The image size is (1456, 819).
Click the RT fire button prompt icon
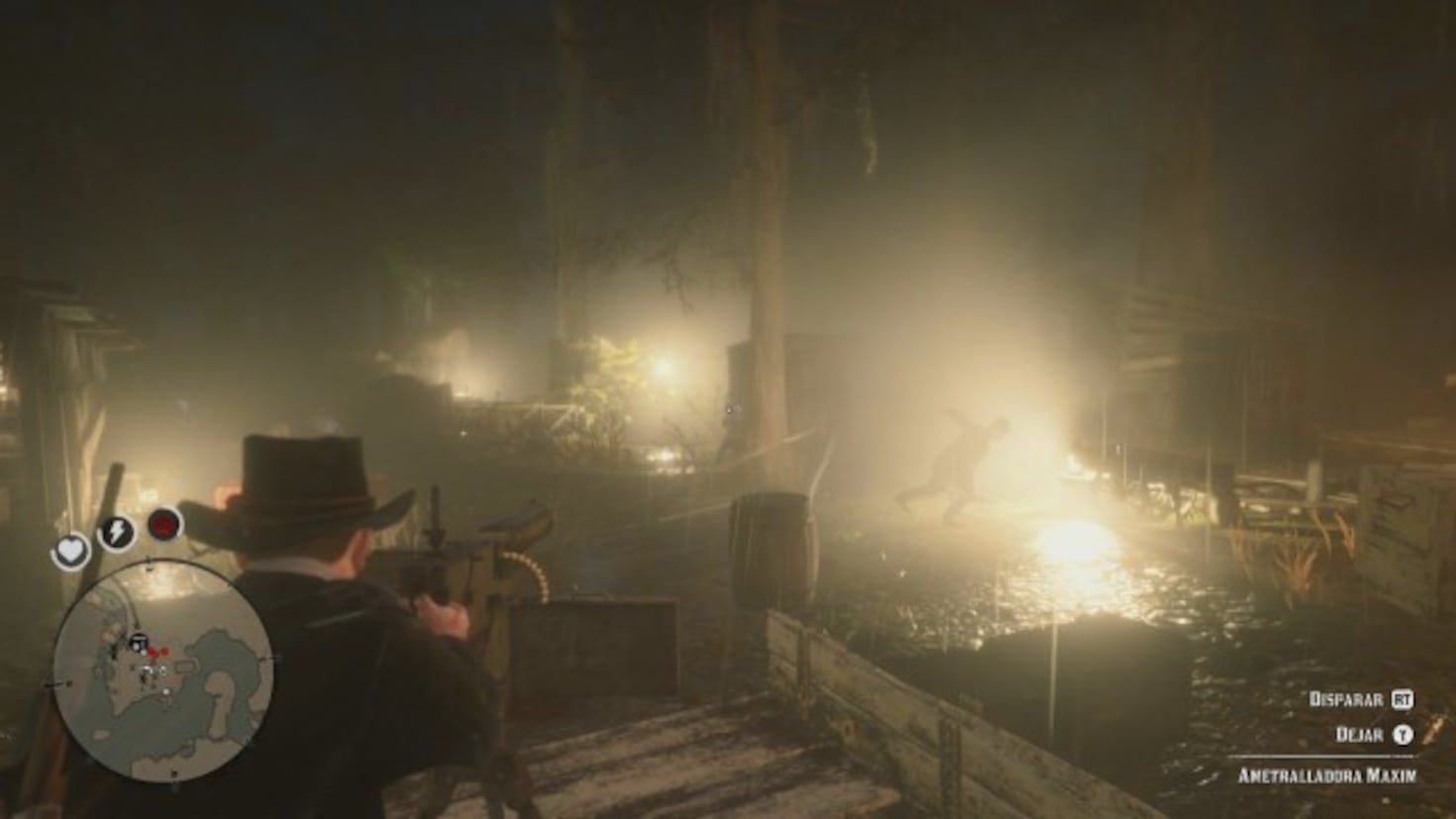coord(1405,699)
